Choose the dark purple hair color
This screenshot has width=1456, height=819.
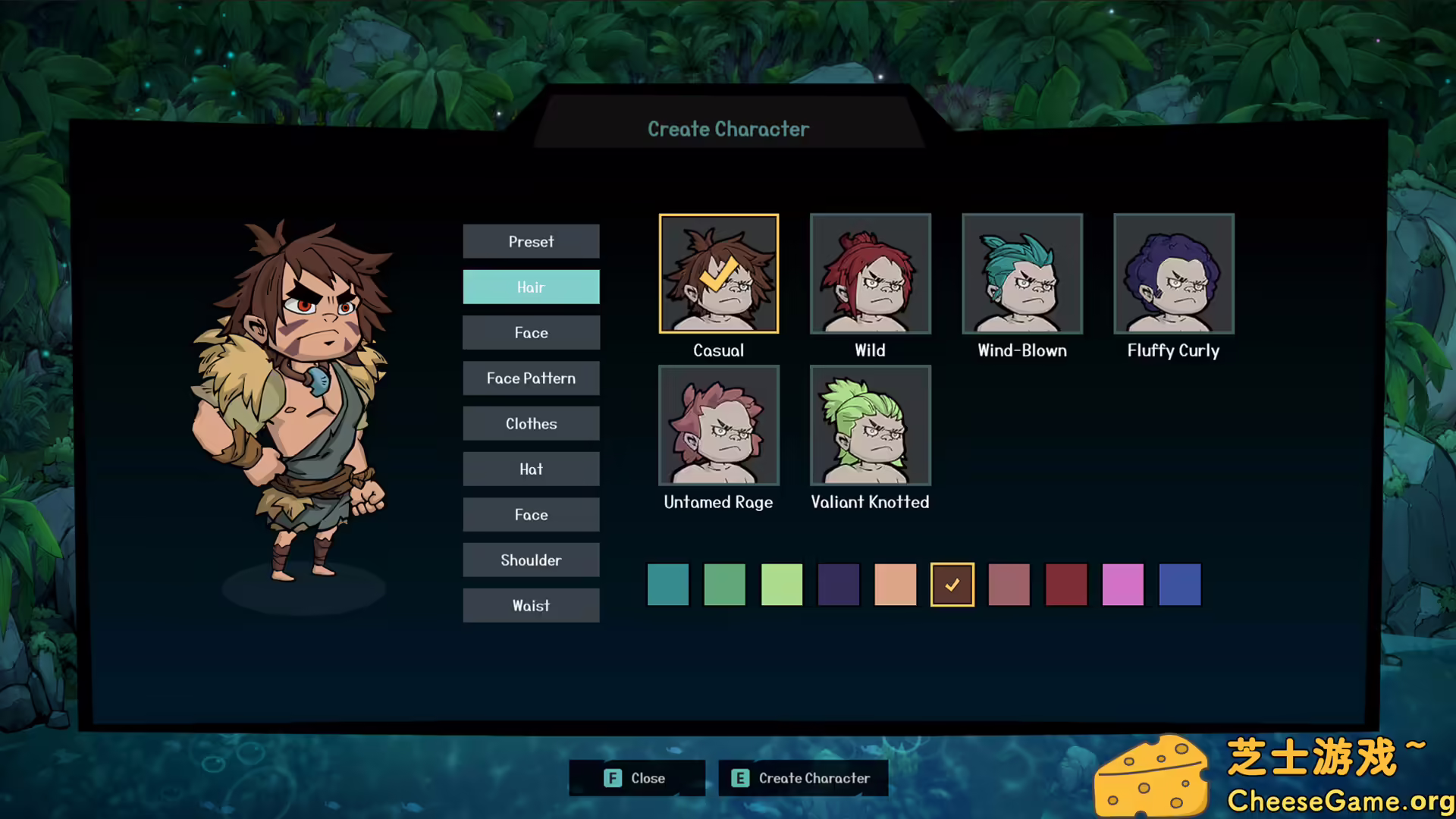point(838,585)
